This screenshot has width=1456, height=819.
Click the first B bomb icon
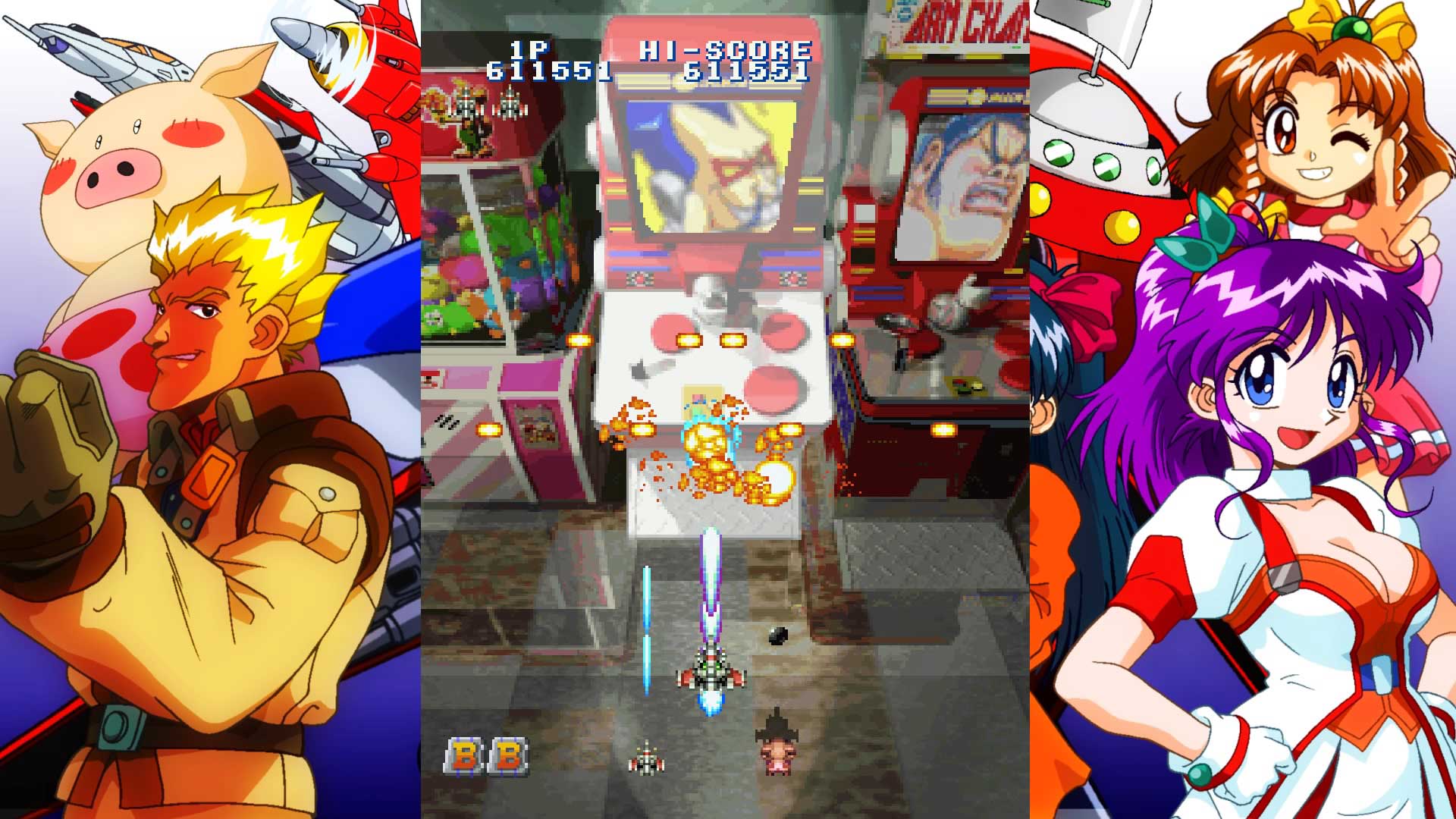pyautogui.click(x=463, y=755)
